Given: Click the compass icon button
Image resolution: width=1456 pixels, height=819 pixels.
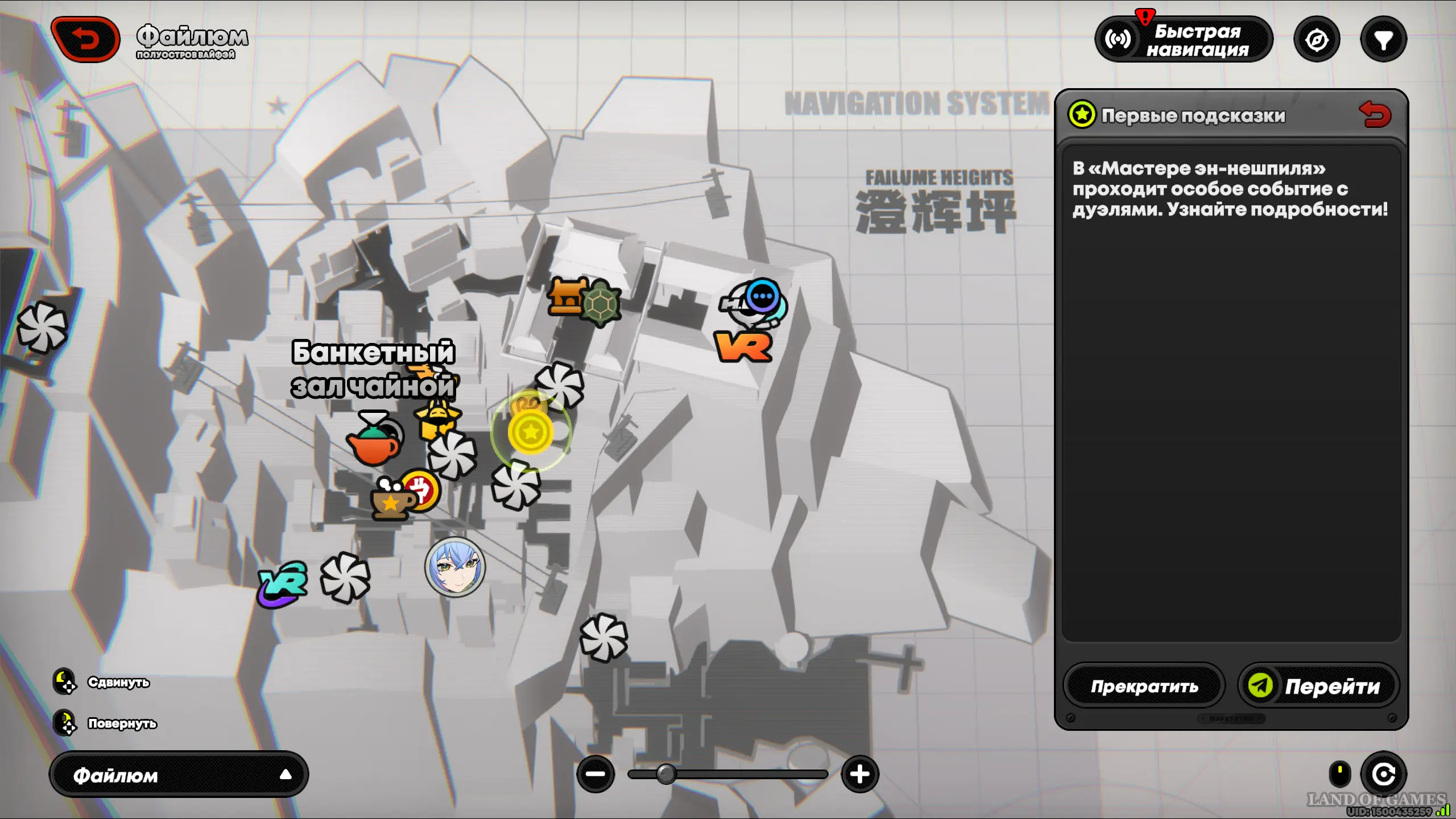Looking at the screenshot, I should (x=1317, y=40).
